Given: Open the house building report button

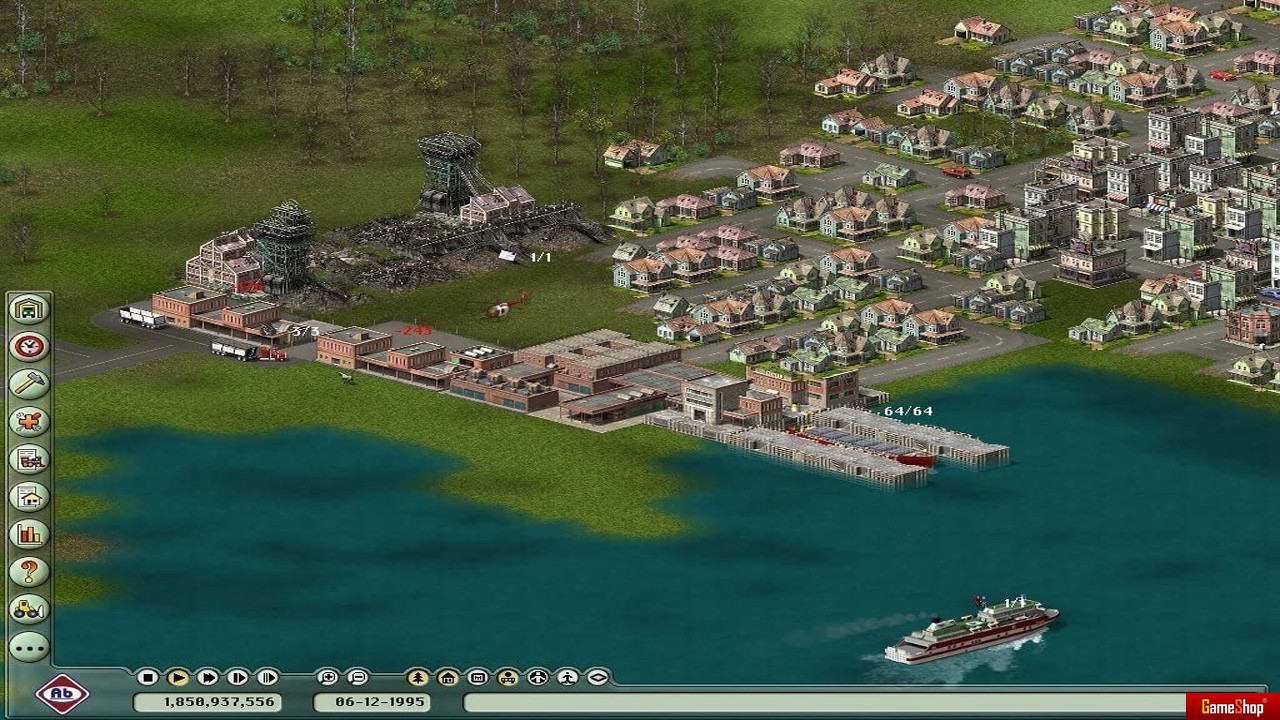Looking at the screenshot, I should (x=29, y=497).
